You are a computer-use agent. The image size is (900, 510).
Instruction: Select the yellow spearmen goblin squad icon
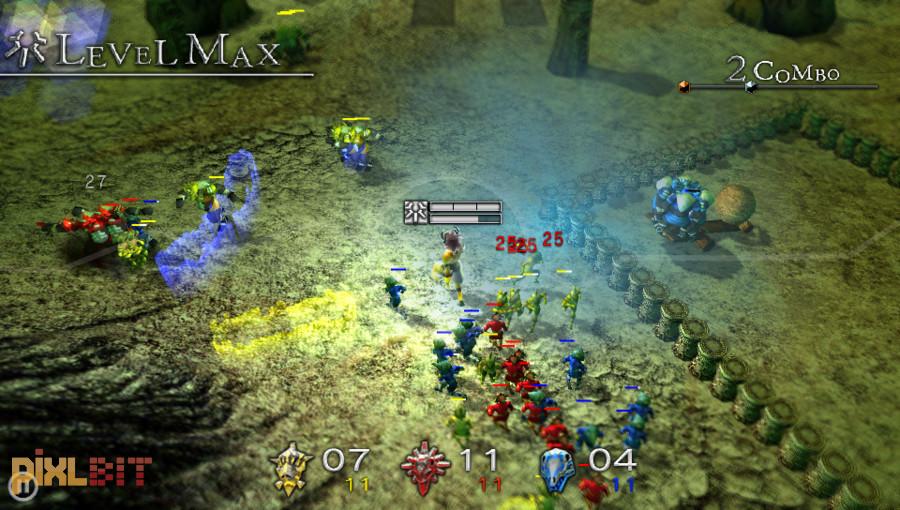pyautogui.click(x=291, y=468)
